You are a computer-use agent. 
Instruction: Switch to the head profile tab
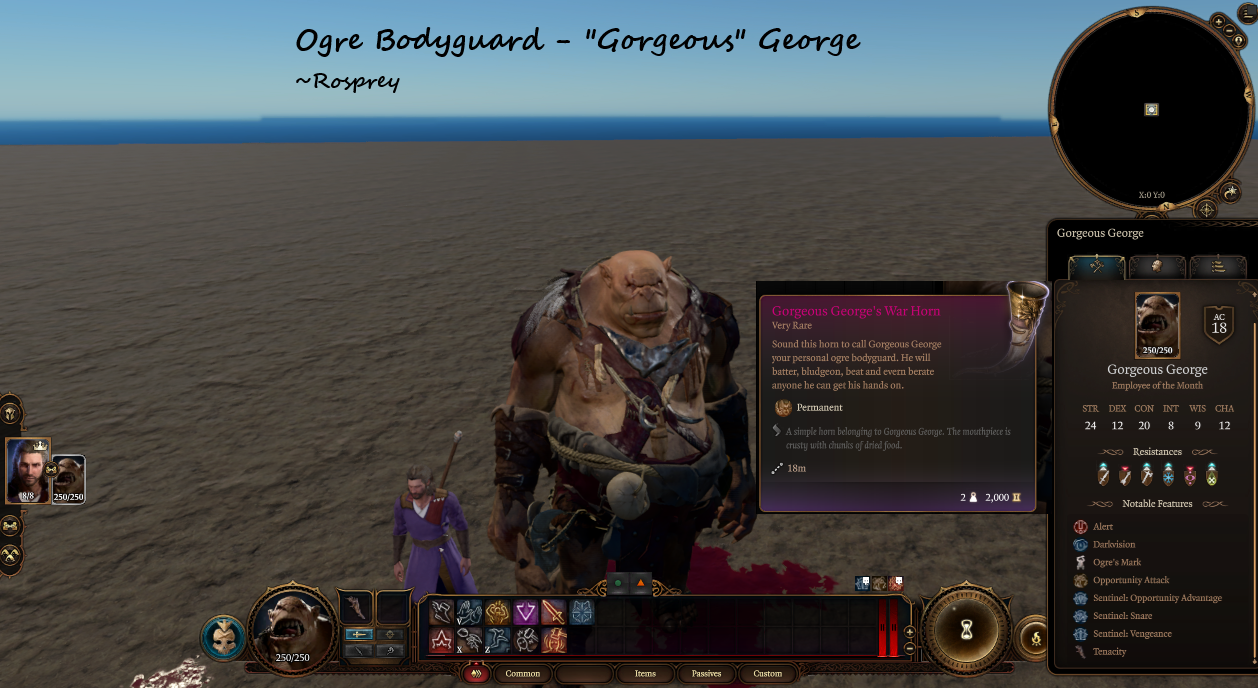click(x=1157, y=267)
